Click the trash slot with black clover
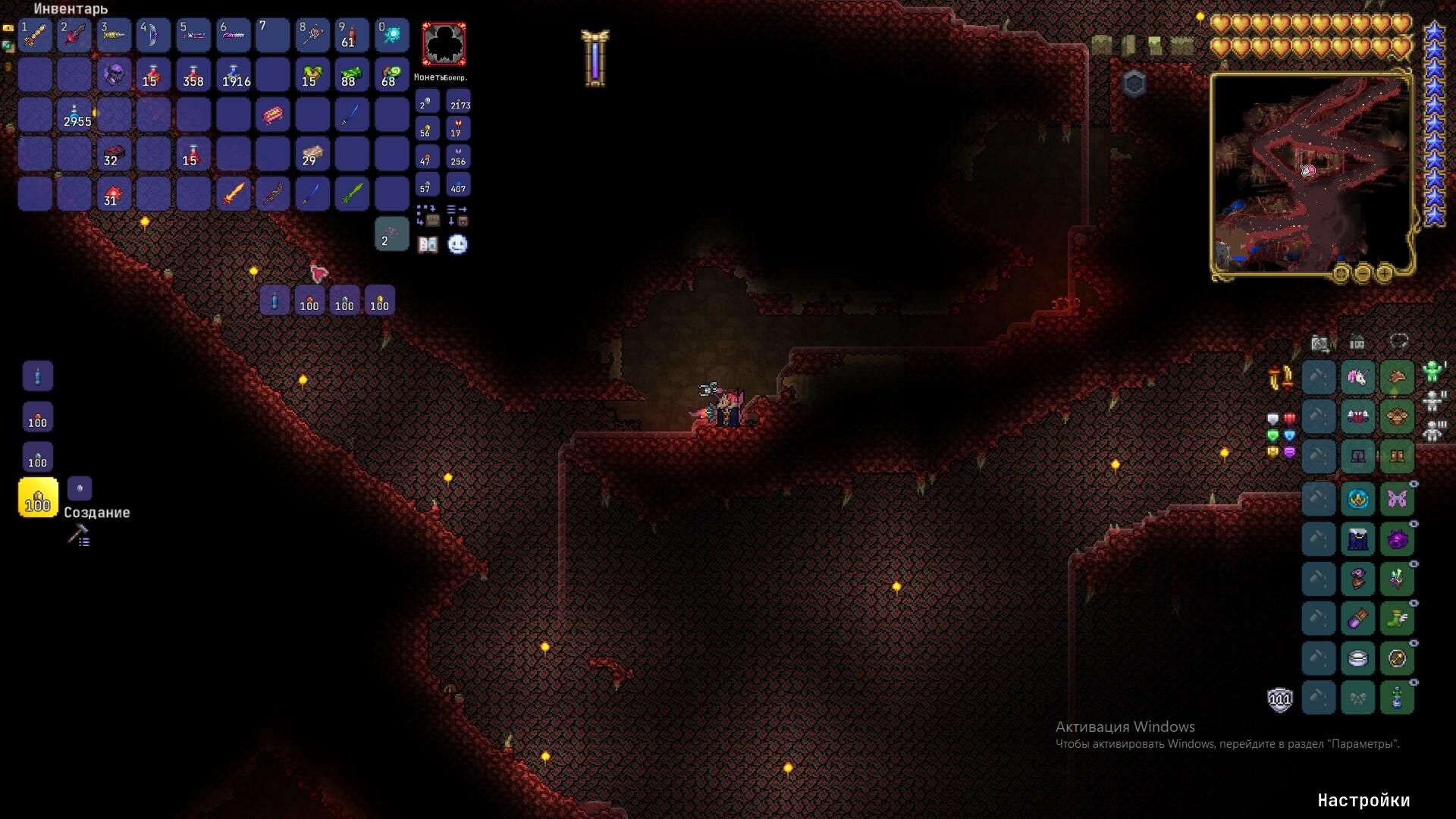The height and width of the screenshot is (819, 1456). 444,44
